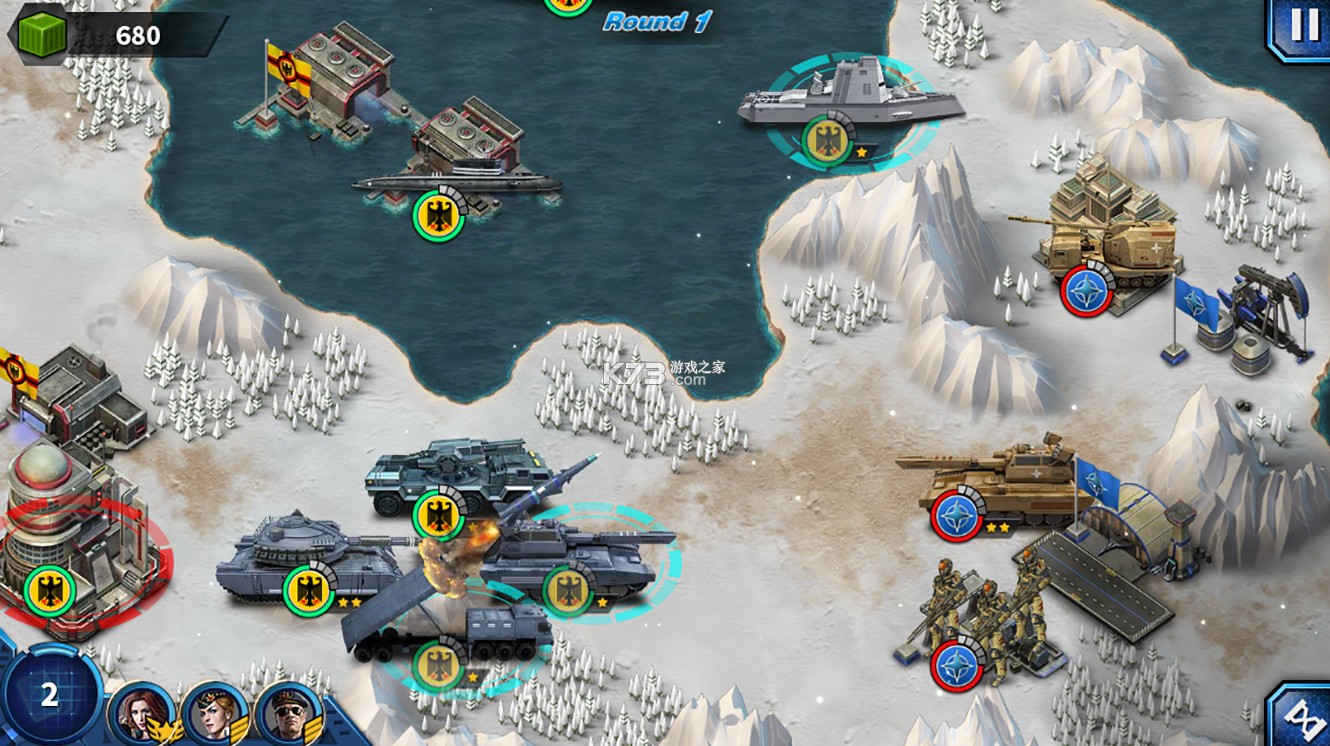Select the German eagle badge on the submarine

point(437,214)
